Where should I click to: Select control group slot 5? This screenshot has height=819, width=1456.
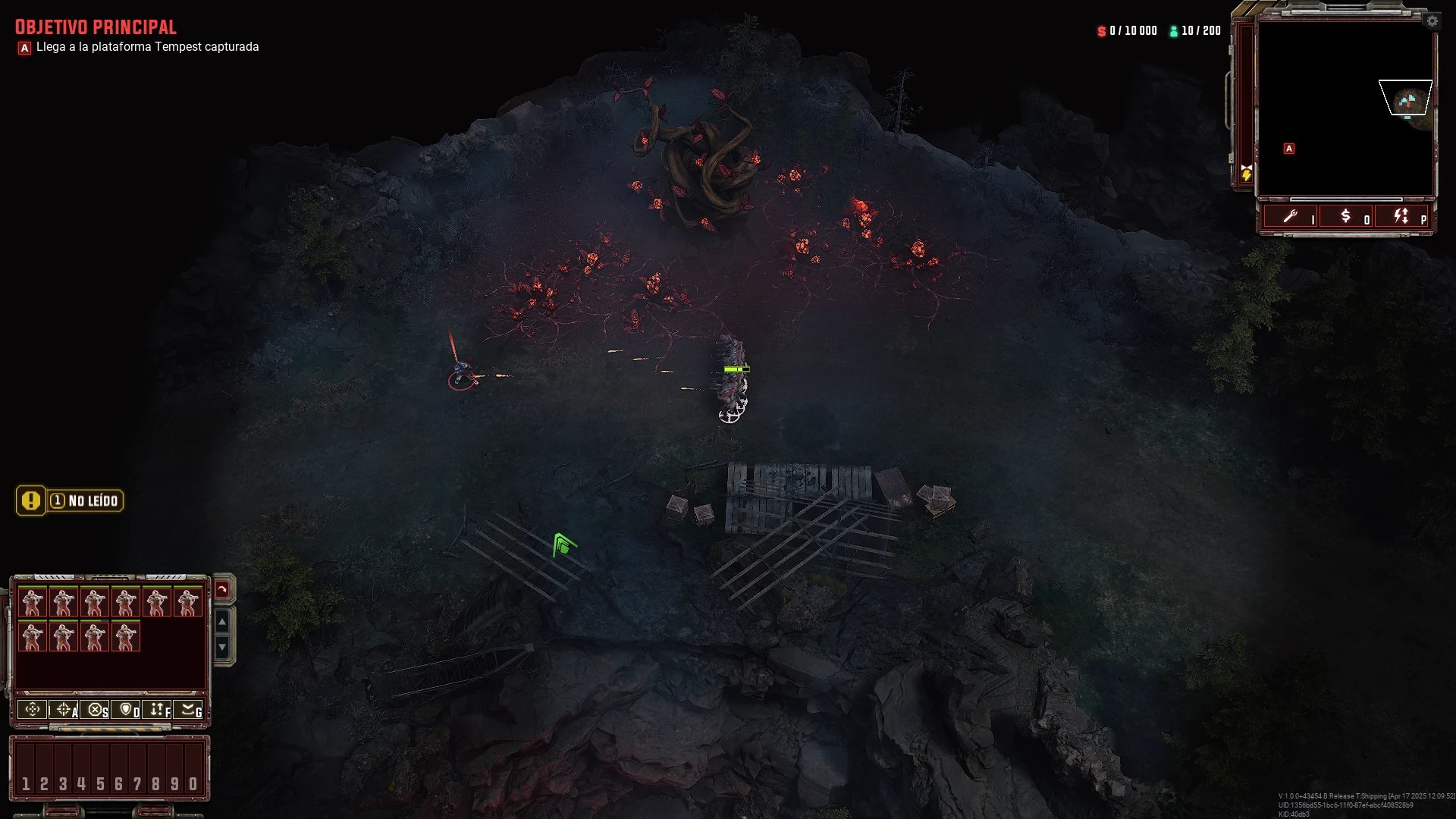[x=100, y=783]
